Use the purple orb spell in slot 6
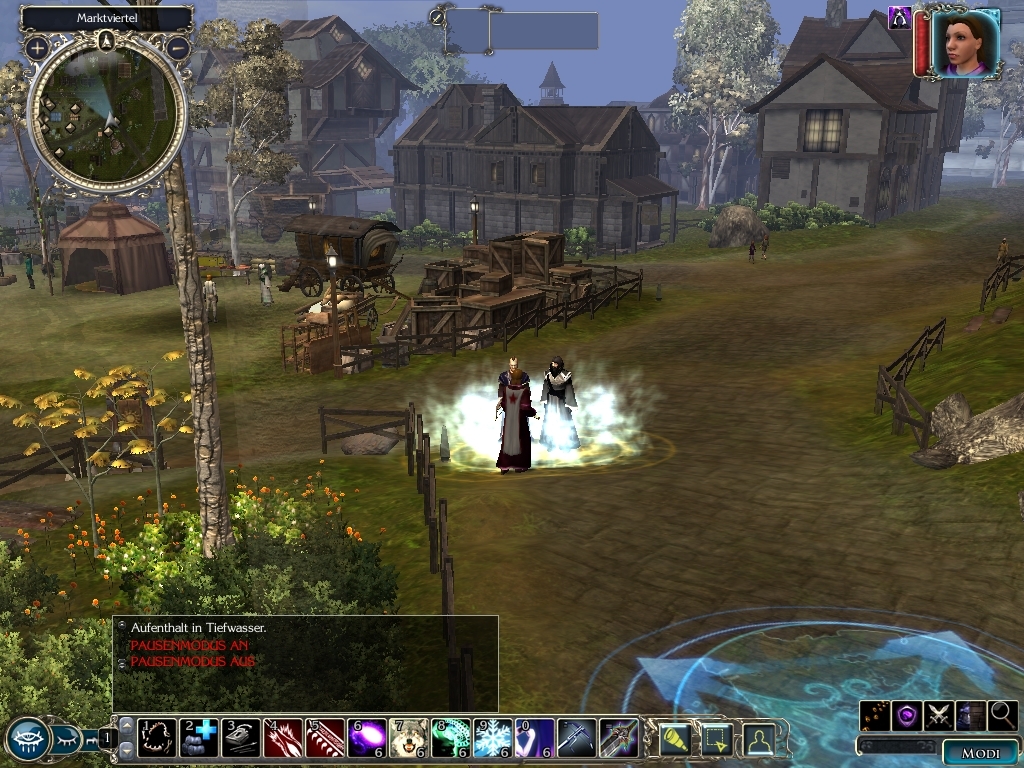The image size is (1024, 768). 367,738
